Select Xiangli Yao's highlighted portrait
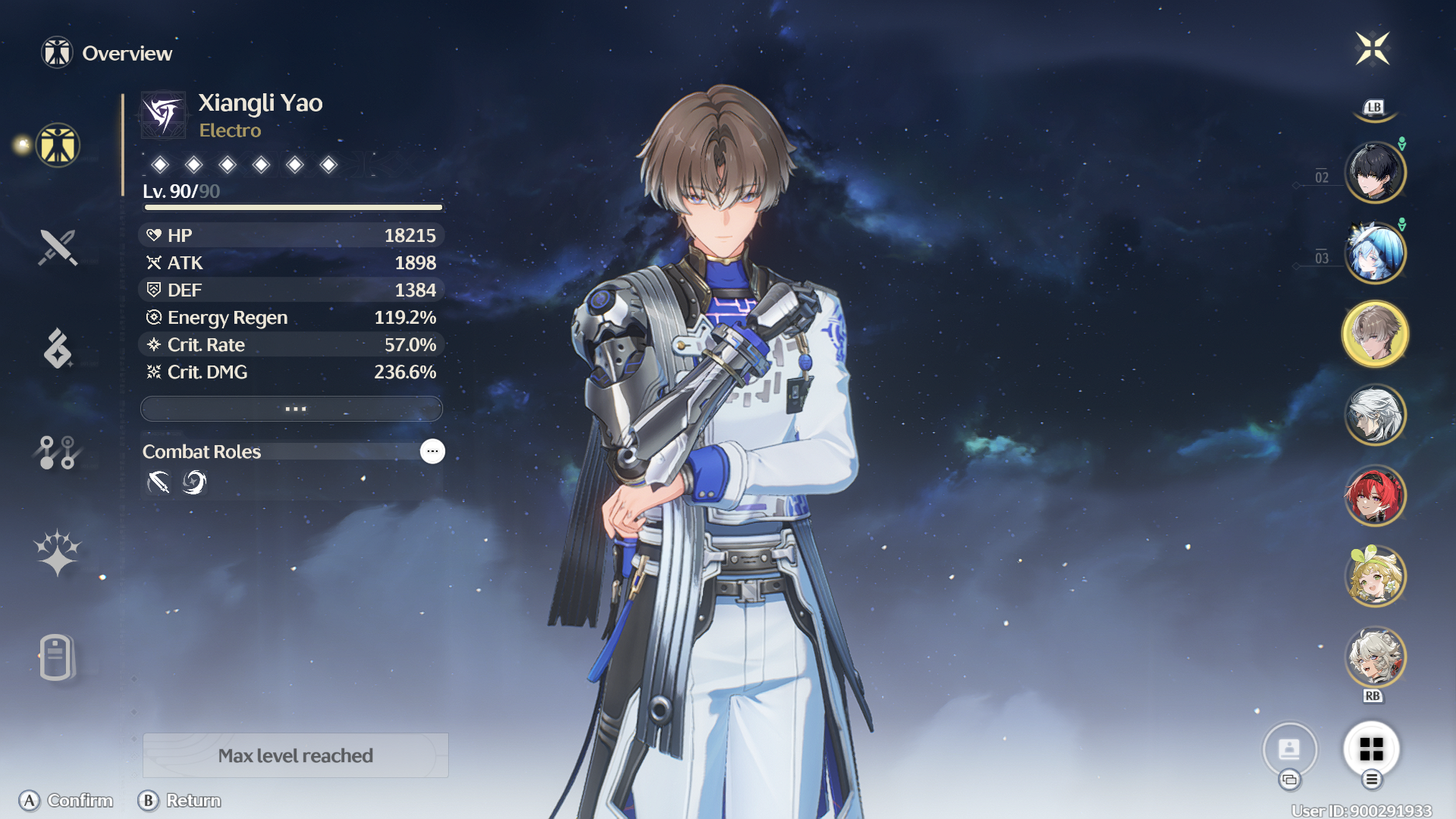The image size is (1456, 819). tap(1375, 334)
